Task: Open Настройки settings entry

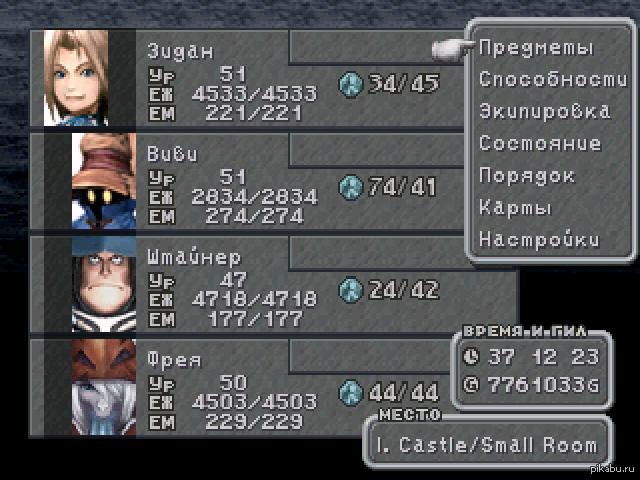Action: tap(539, 239)
